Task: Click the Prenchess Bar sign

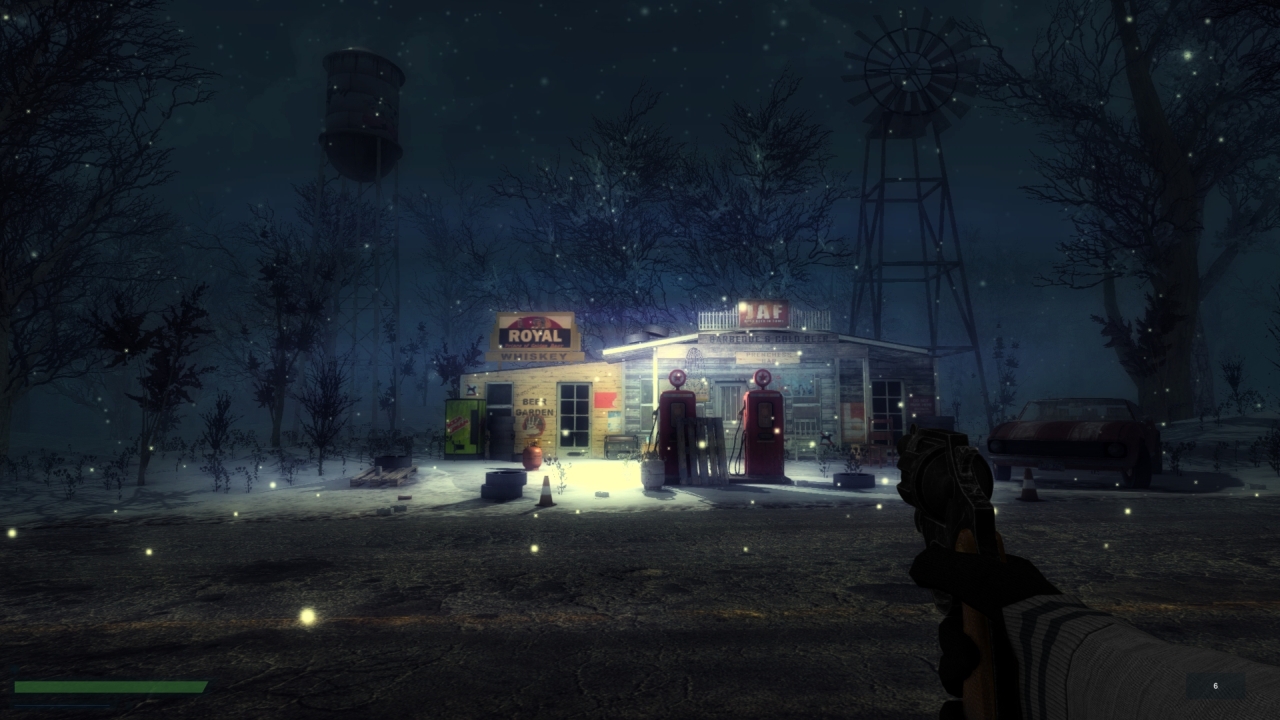Action: (x=766, y=356)
